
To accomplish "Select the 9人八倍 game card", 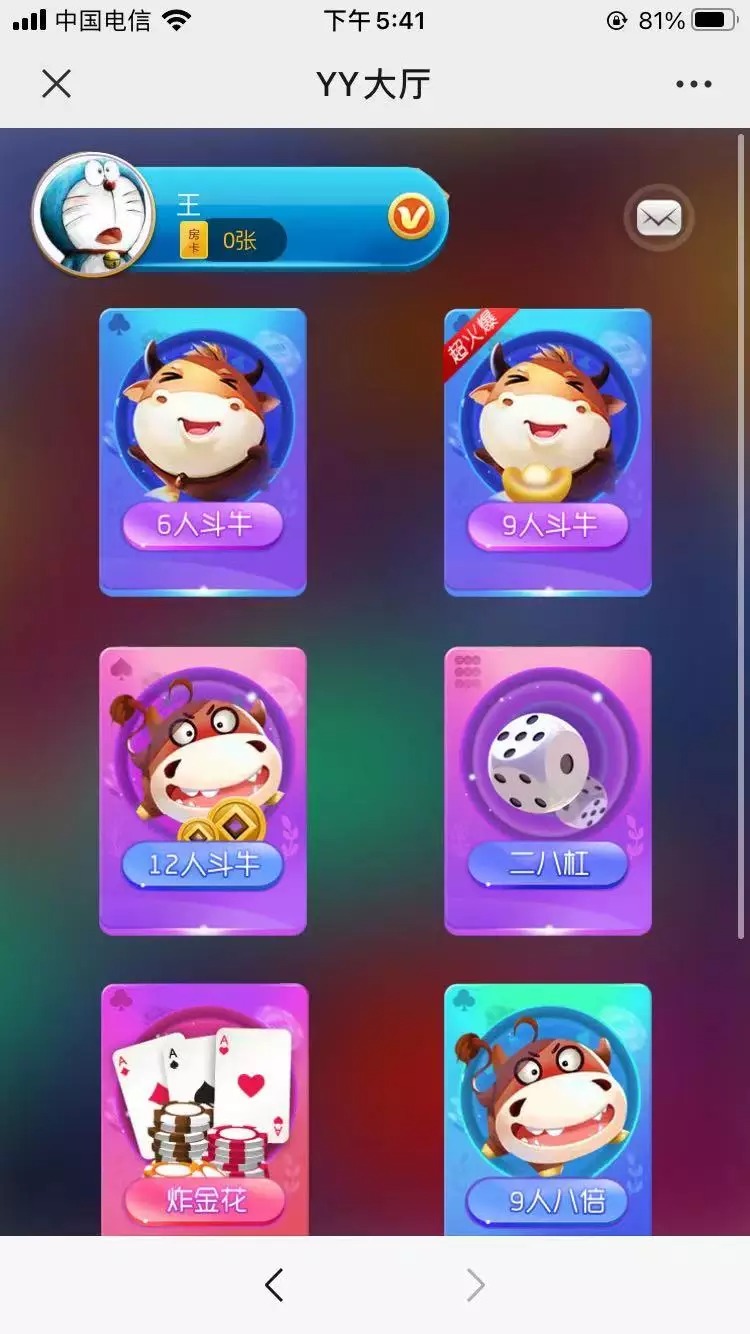I will coord(548,1110).
